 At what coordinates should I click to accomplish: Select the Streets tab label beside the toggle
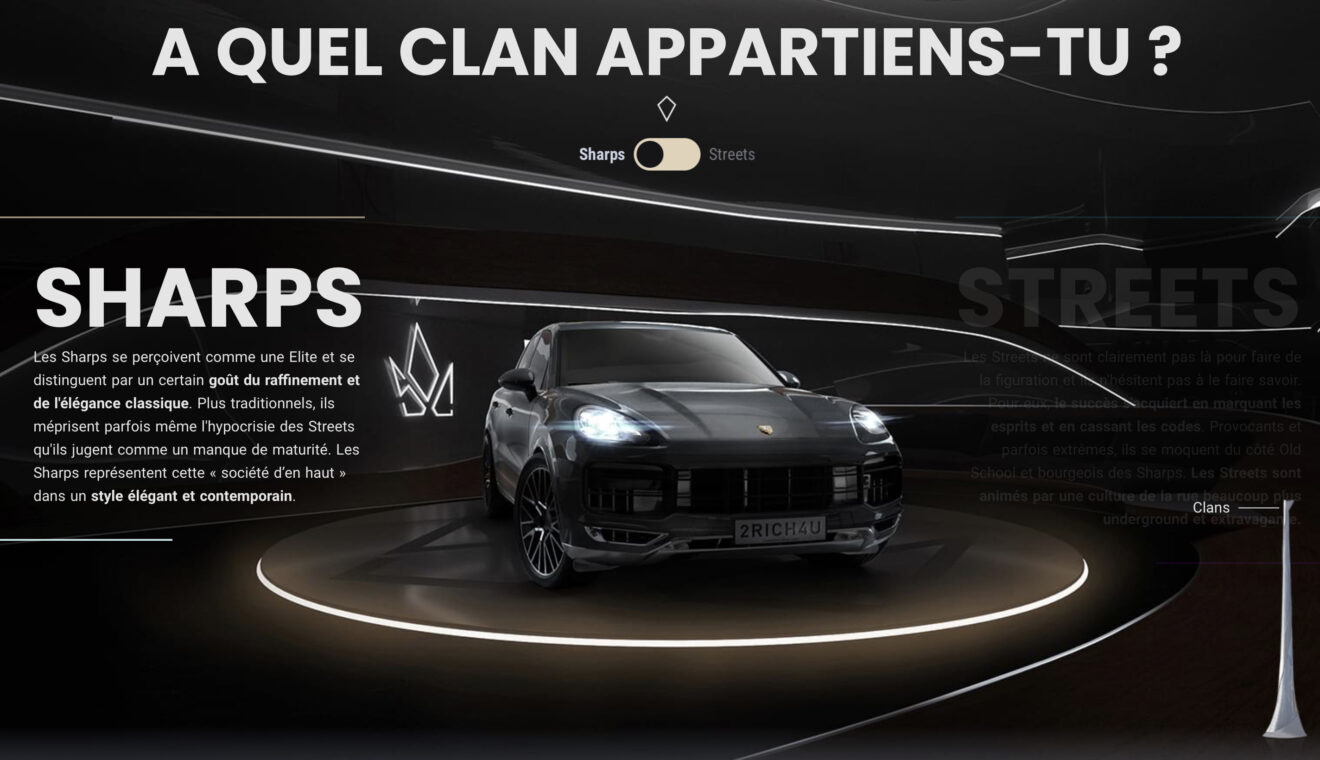tap(731, 154)
